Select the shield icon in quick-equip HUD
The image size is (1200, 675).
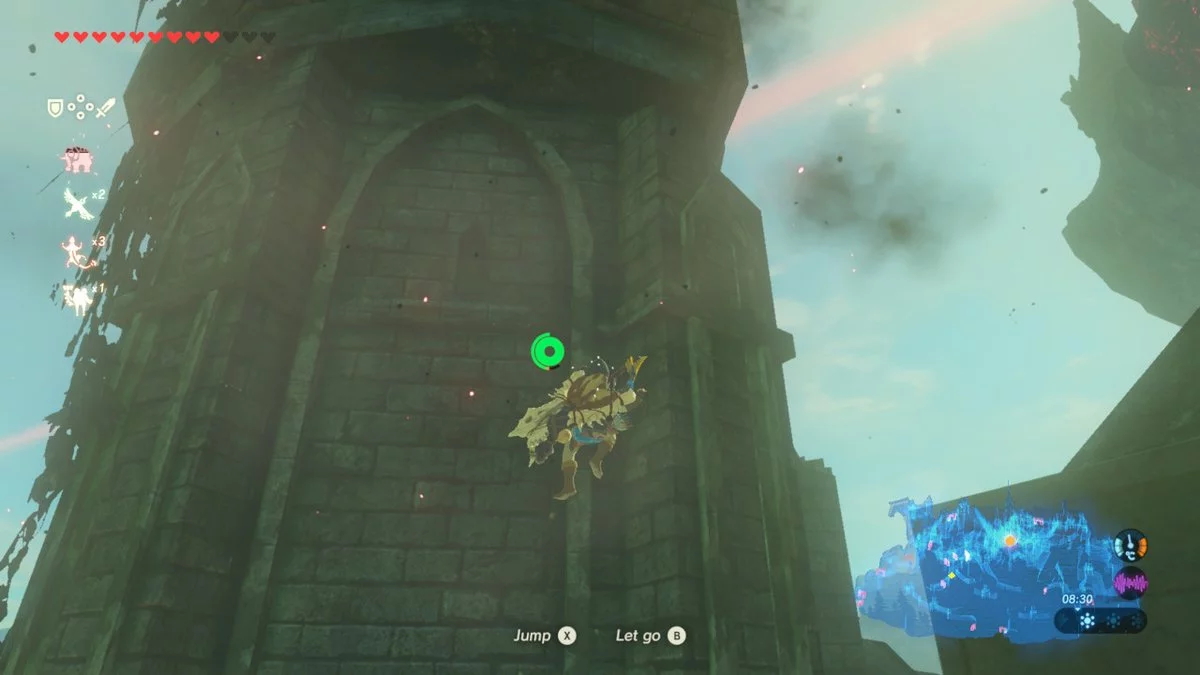coord(56,107)
